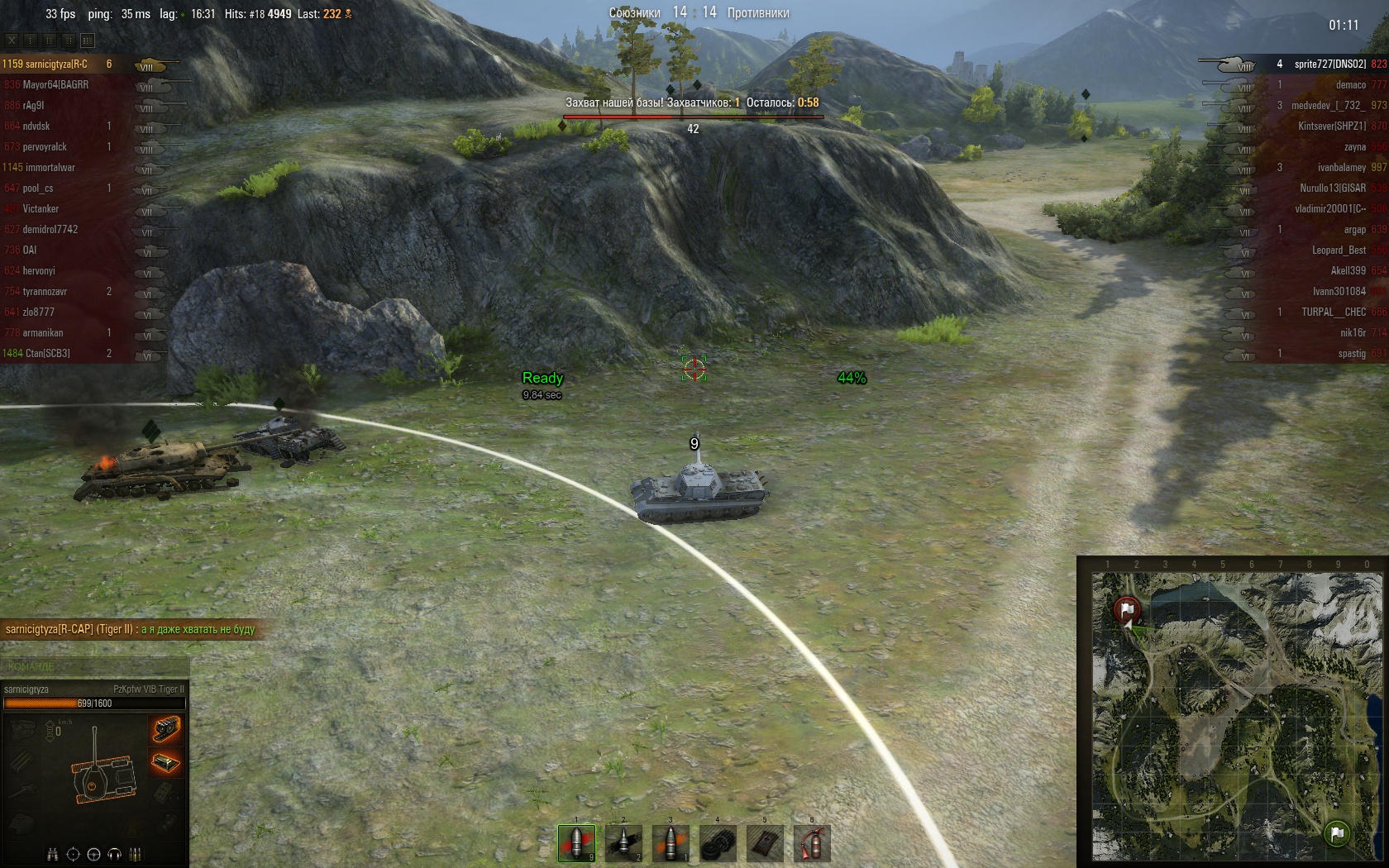Select the armor-piercing shell in slot 1
The height and width of the screenshot is (868, 1389).
pyautogui.click(x=576, y=842)
